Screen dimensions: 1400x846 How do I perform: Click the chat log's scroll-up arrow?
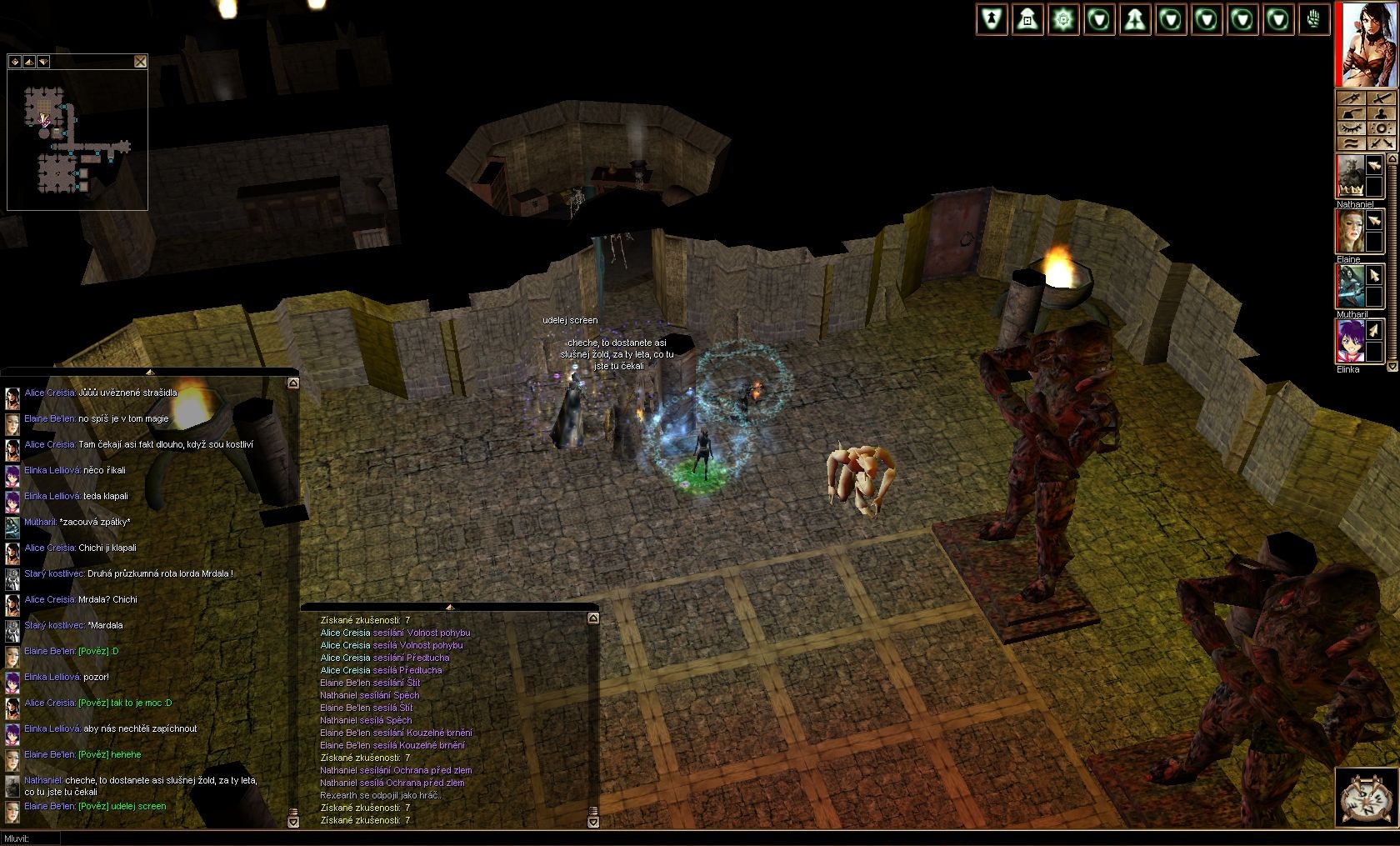click(292, 383)
